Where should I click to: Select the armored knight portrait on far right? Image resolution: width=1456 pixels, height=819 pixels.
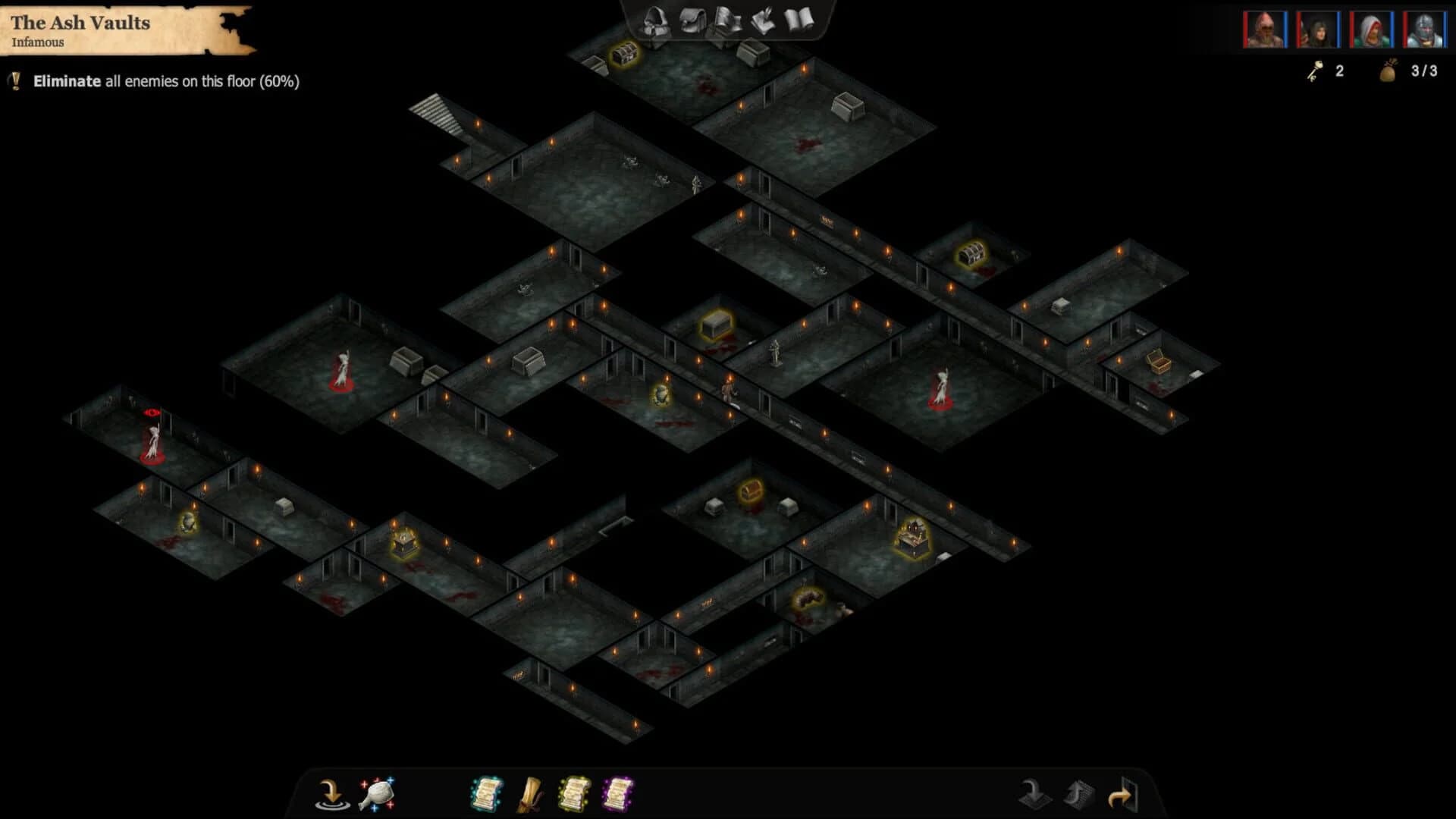(1423, 30)
